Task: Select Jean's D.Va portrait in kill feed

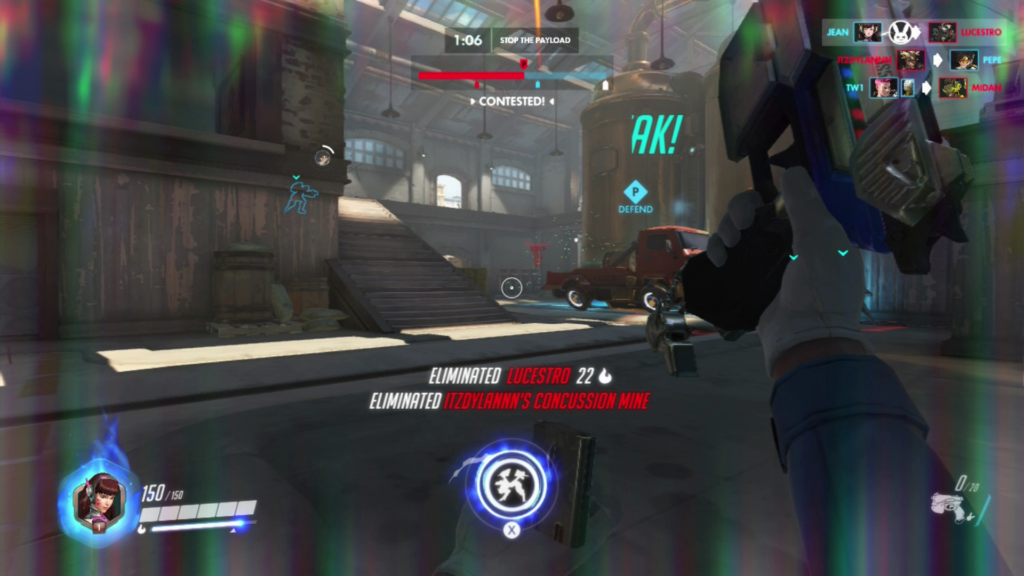Action: (868, 32)
